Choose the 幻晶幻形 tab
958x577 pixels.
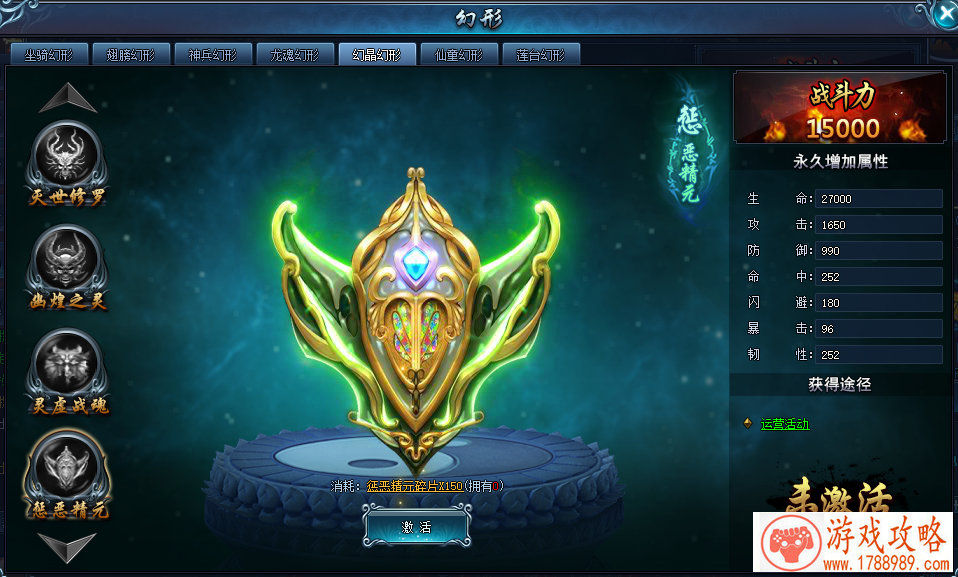click(x=377, y=55)
